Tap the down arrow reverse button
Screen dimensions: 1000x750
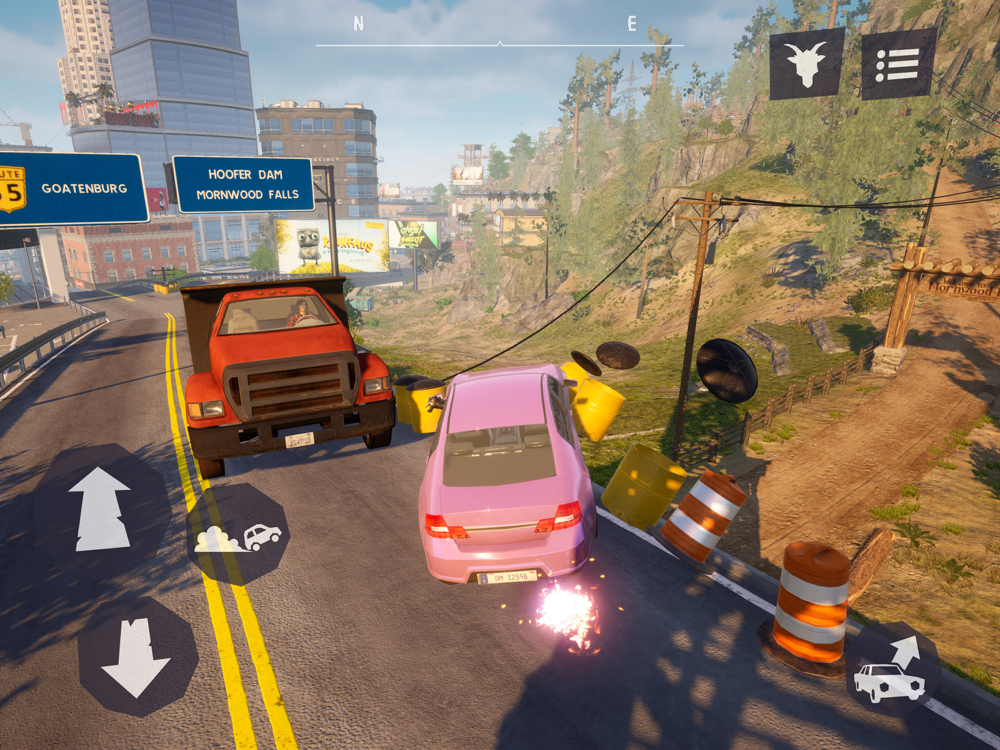[x=136, y=657]
